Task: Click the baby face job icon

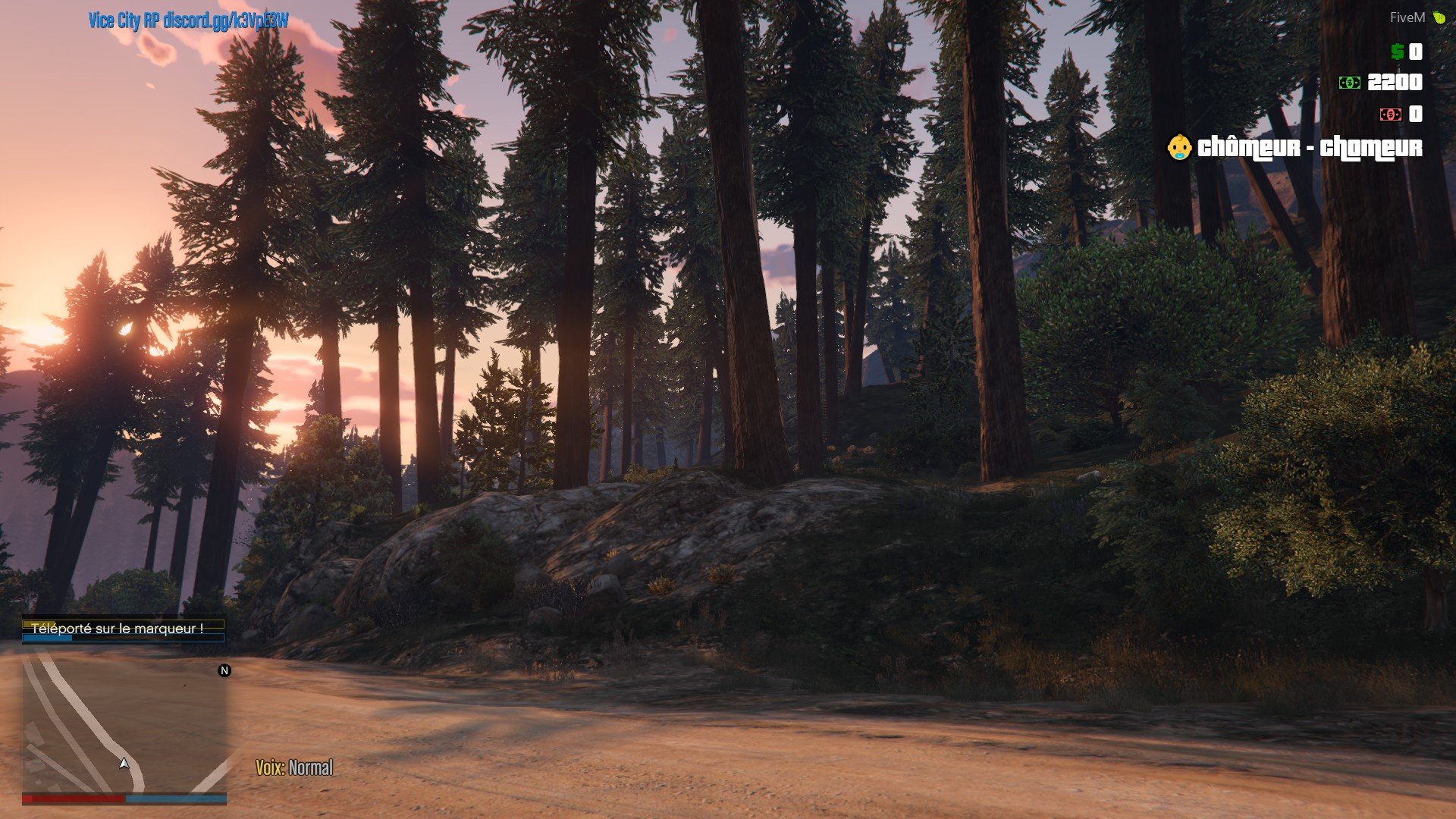Action: pyautogui.click(x=1178, y=147)
